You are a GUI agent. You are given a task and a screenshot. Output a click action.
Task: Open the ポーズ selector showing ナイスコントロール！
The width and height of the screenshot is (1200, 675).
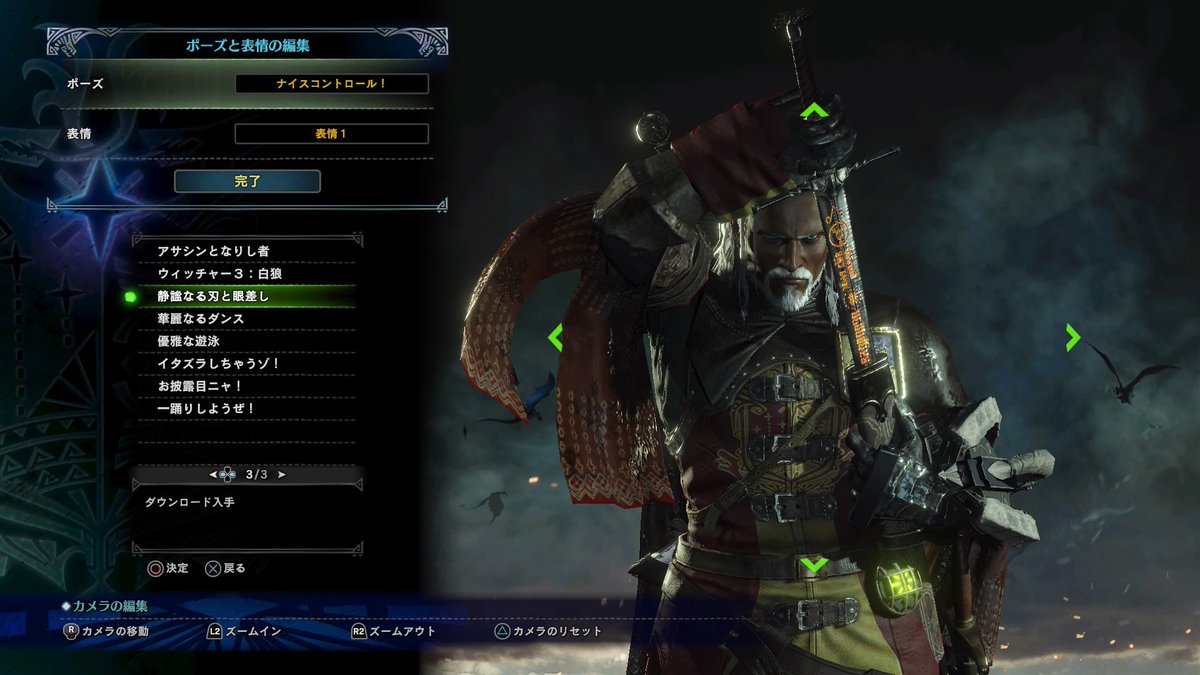tap(331, 84)
